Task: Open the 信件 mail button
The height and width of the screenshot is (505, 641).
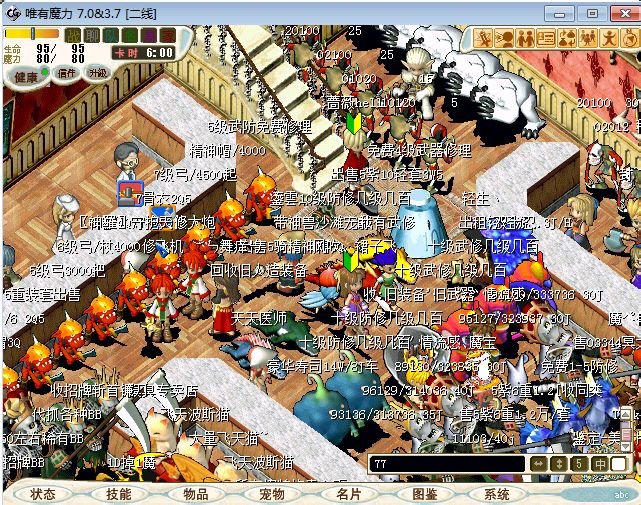Action: click(x=68, y=73)
